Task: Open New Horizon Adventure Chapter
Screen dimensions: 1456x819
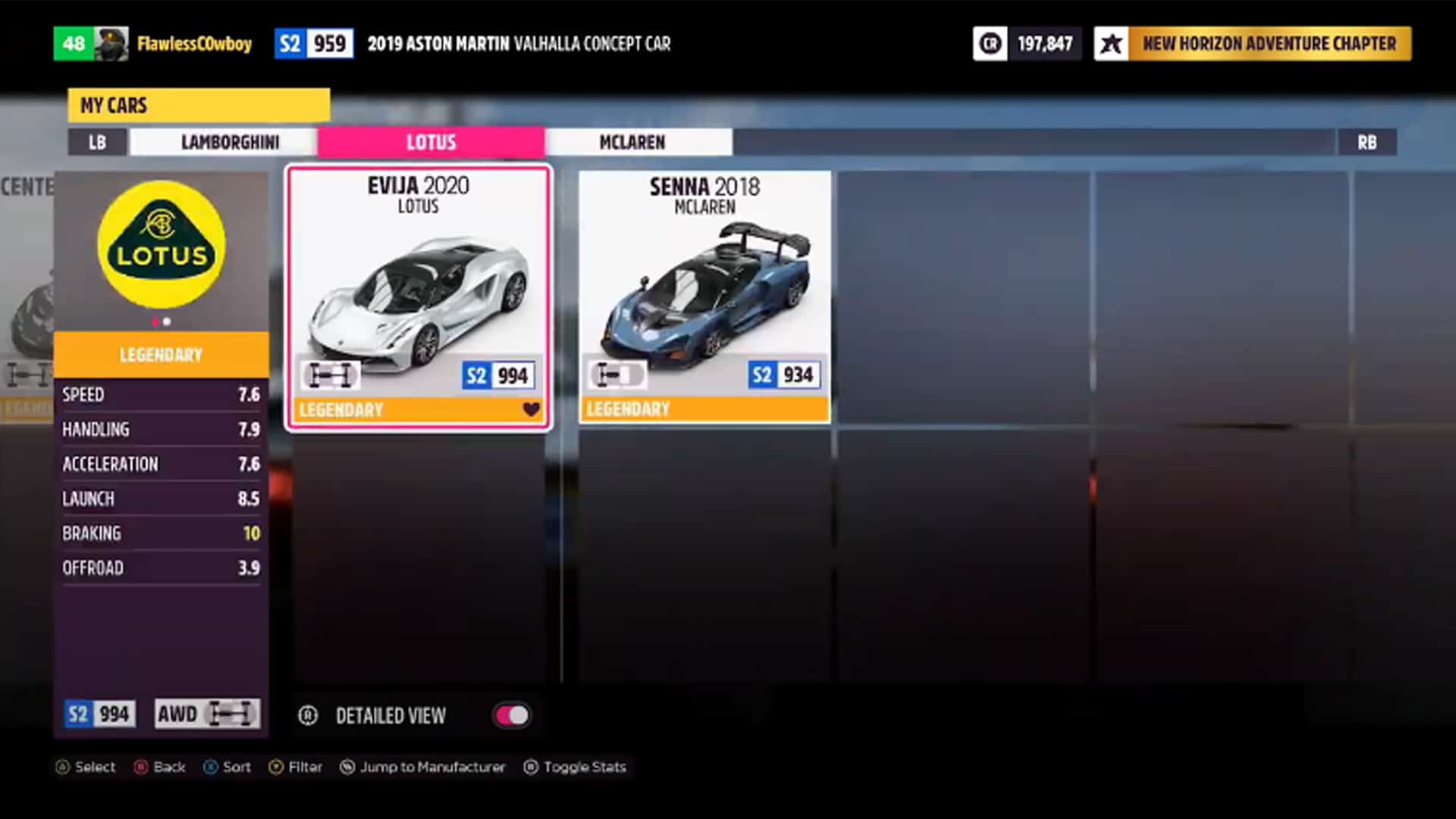Action: [1270, 43]
